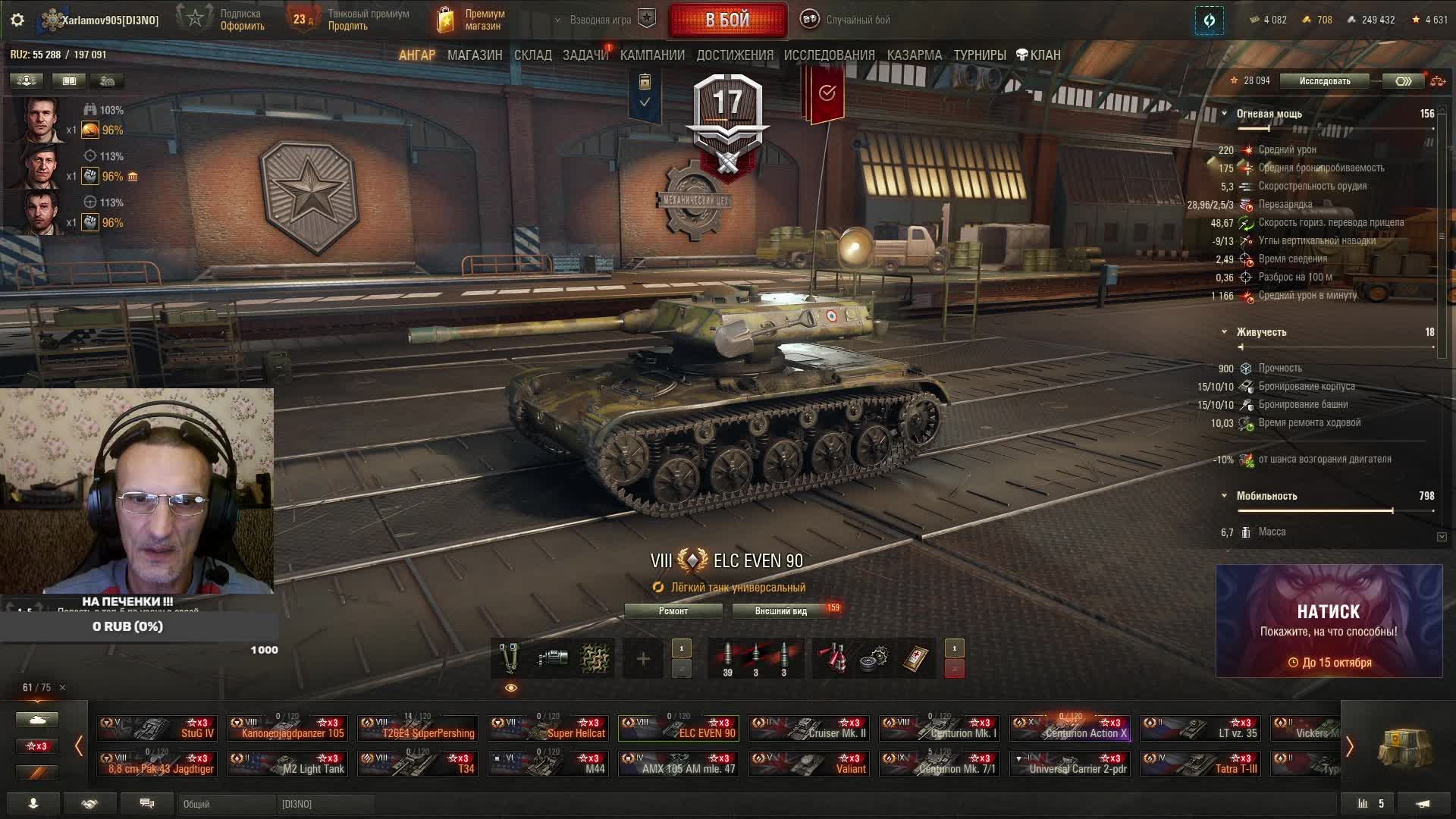
Task: Open Внешний вид customization
Action: click(x=780, y=611)
